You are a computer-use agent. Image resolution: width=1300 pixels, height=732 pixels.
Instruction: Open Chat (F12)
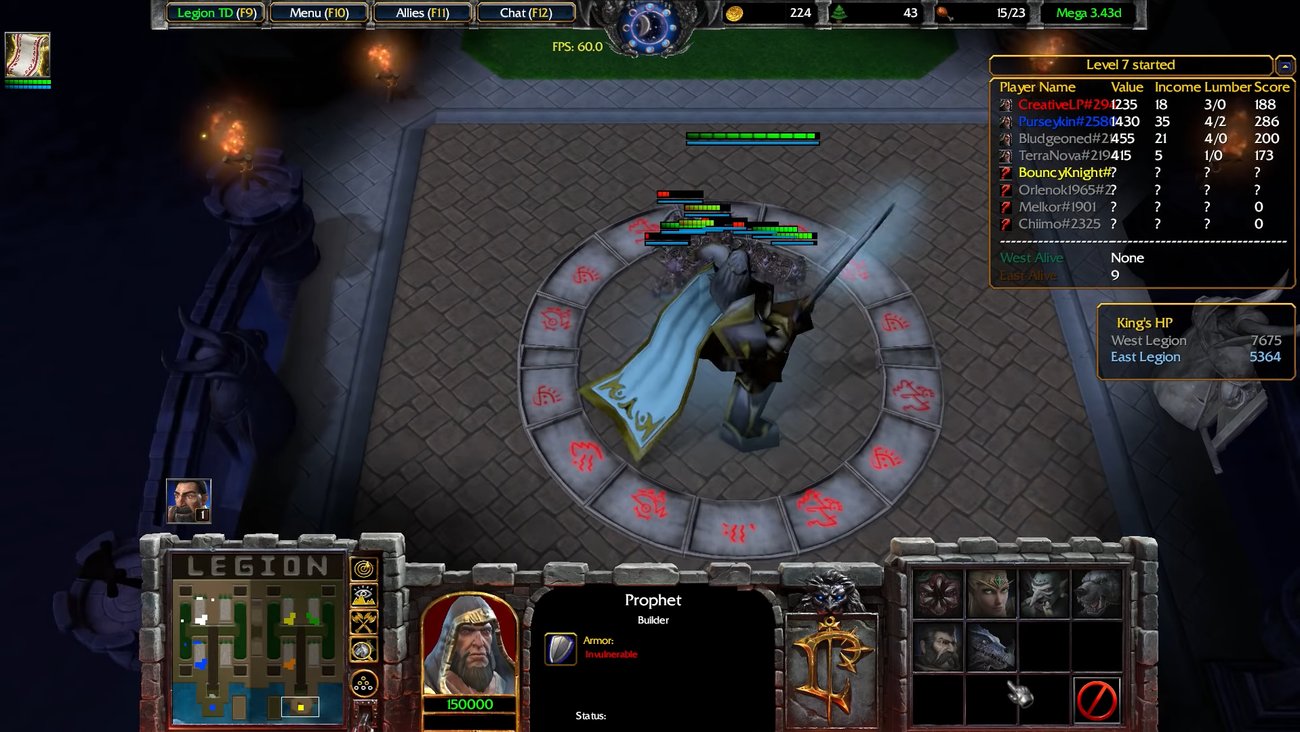coord(527,12)
